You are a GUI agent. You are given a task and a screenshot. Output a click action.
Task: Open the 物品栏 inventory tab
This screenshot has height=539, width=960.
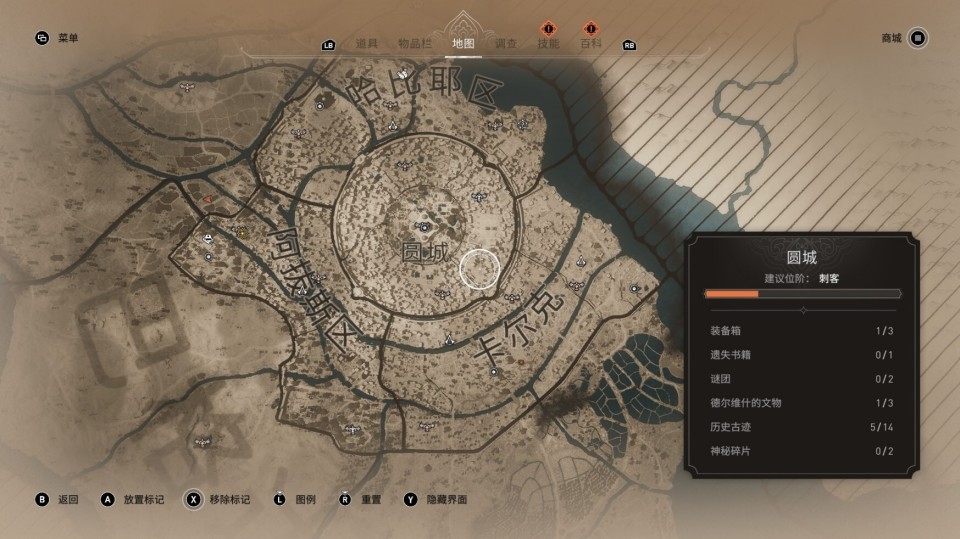[x=414, y=44]
